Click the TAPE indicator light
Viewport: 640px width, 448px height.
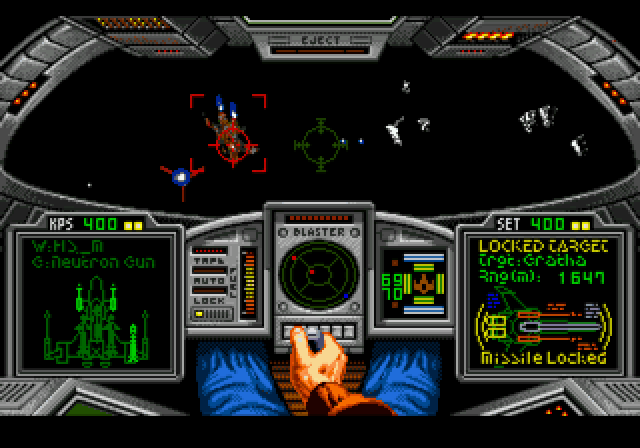(208, 268)
